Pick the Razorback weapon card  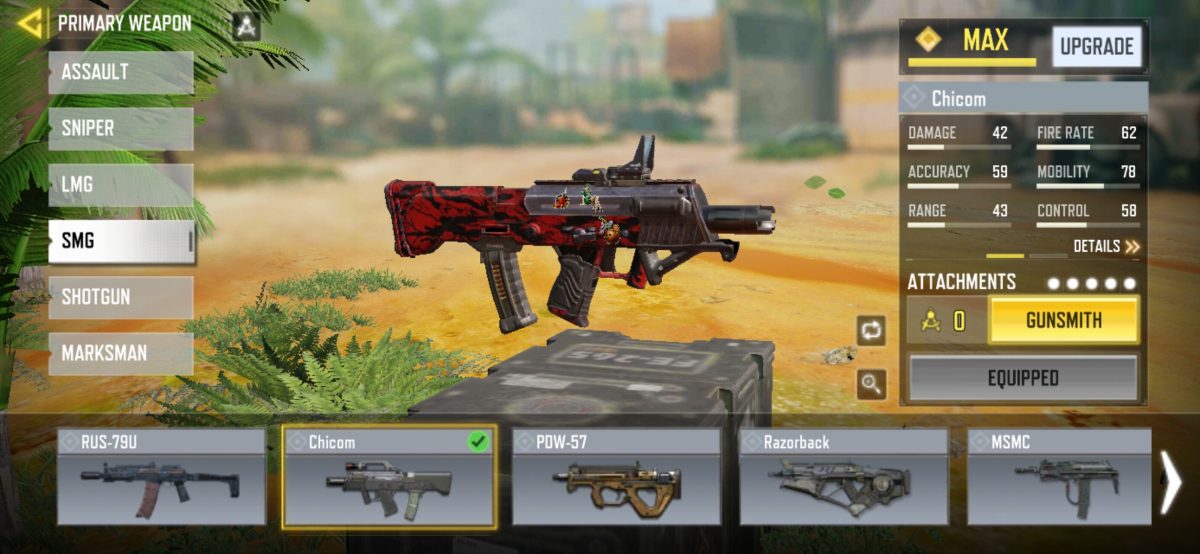(x=843, y=477)
